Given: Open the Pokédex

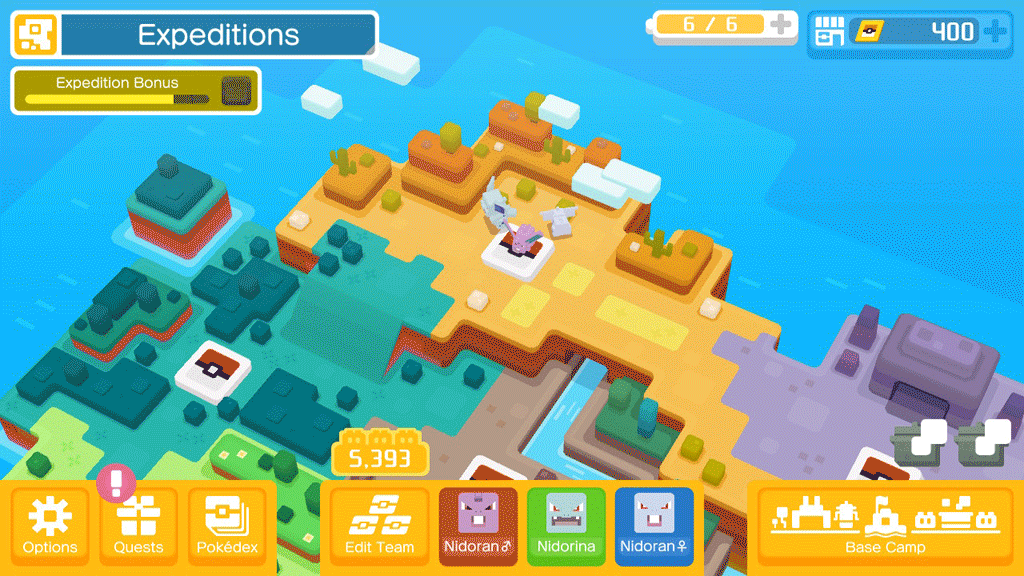Looking at the screenshot, I should coord(227,525).
